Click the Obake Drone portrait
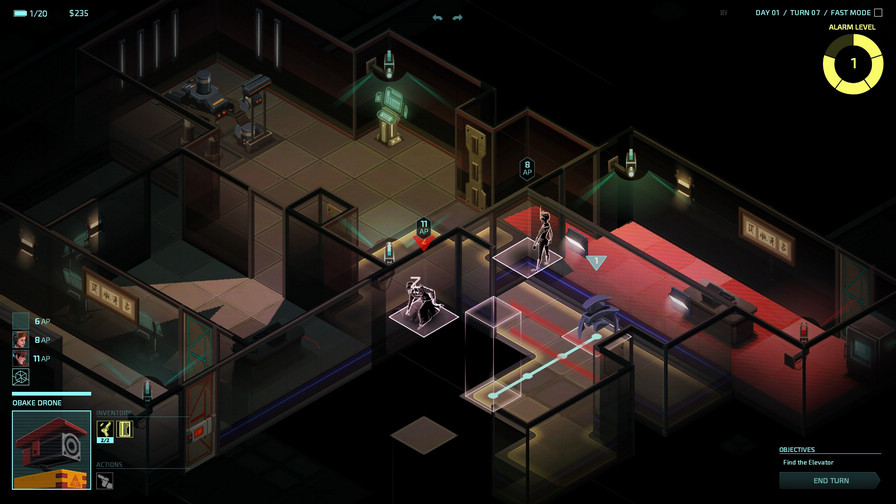The image size is (896, 504). pos(51,450)
